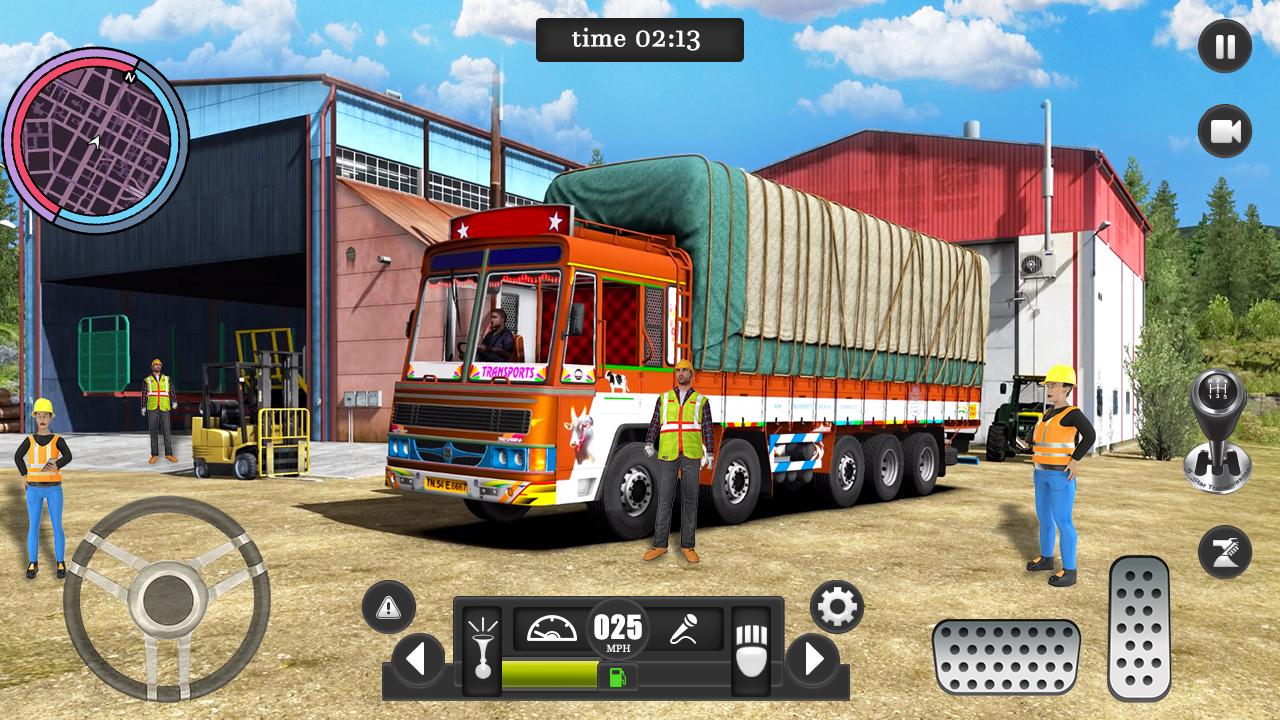
Task: Activate the left turn indicator
Action: click(418, 660)
